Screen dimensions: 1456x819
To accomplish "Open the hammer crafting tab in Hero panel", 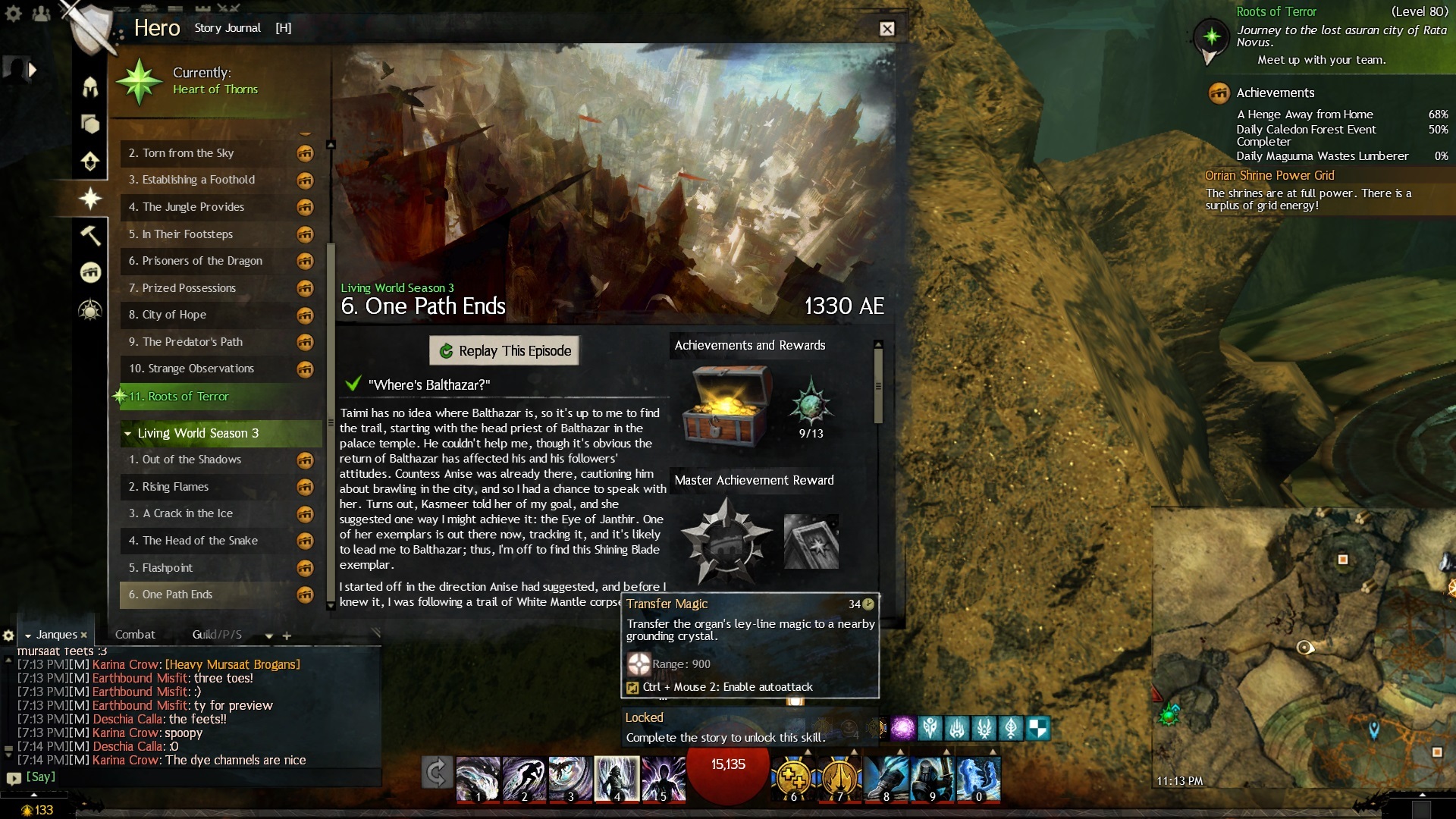I will pyautogui.click(x=90, y=235).
